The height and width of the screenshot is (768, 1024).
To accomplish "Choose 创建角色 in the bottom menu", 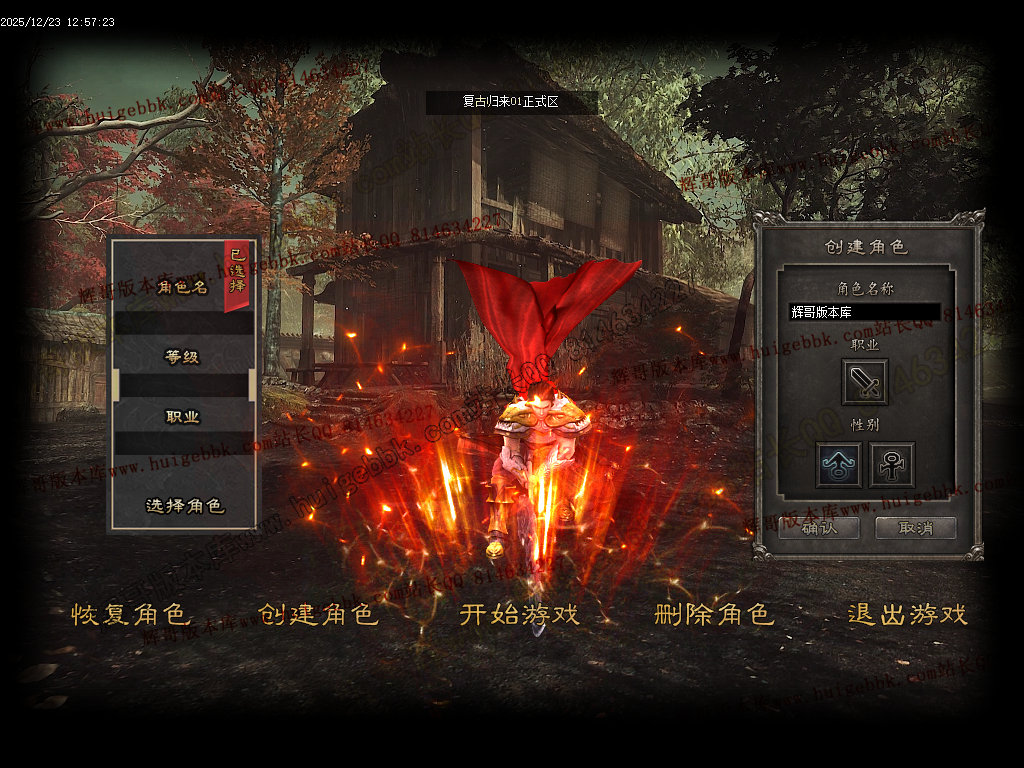I will point(318,614).
